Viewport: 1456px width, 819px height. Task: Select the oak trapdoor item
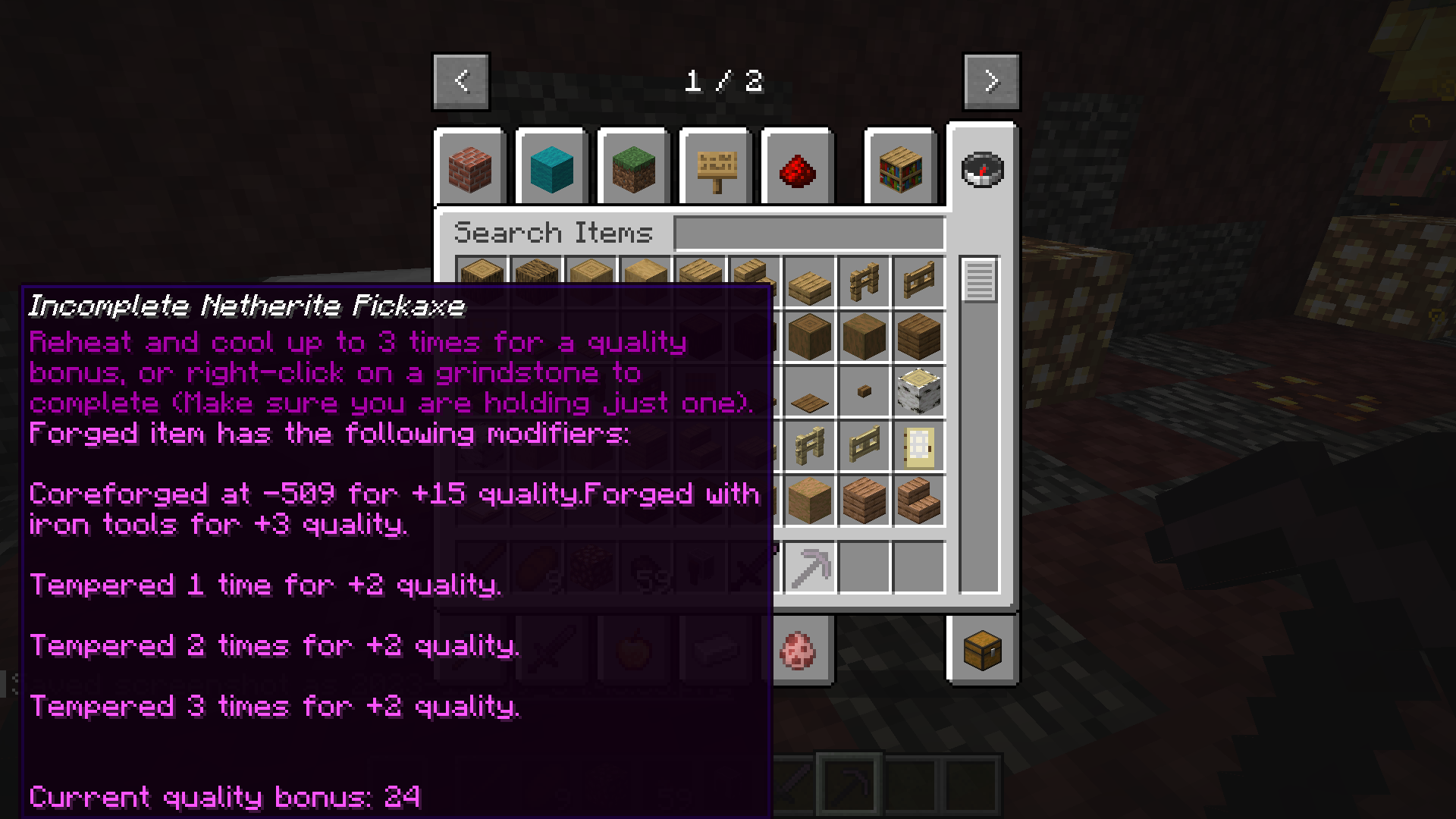click(x=809, y=390)
